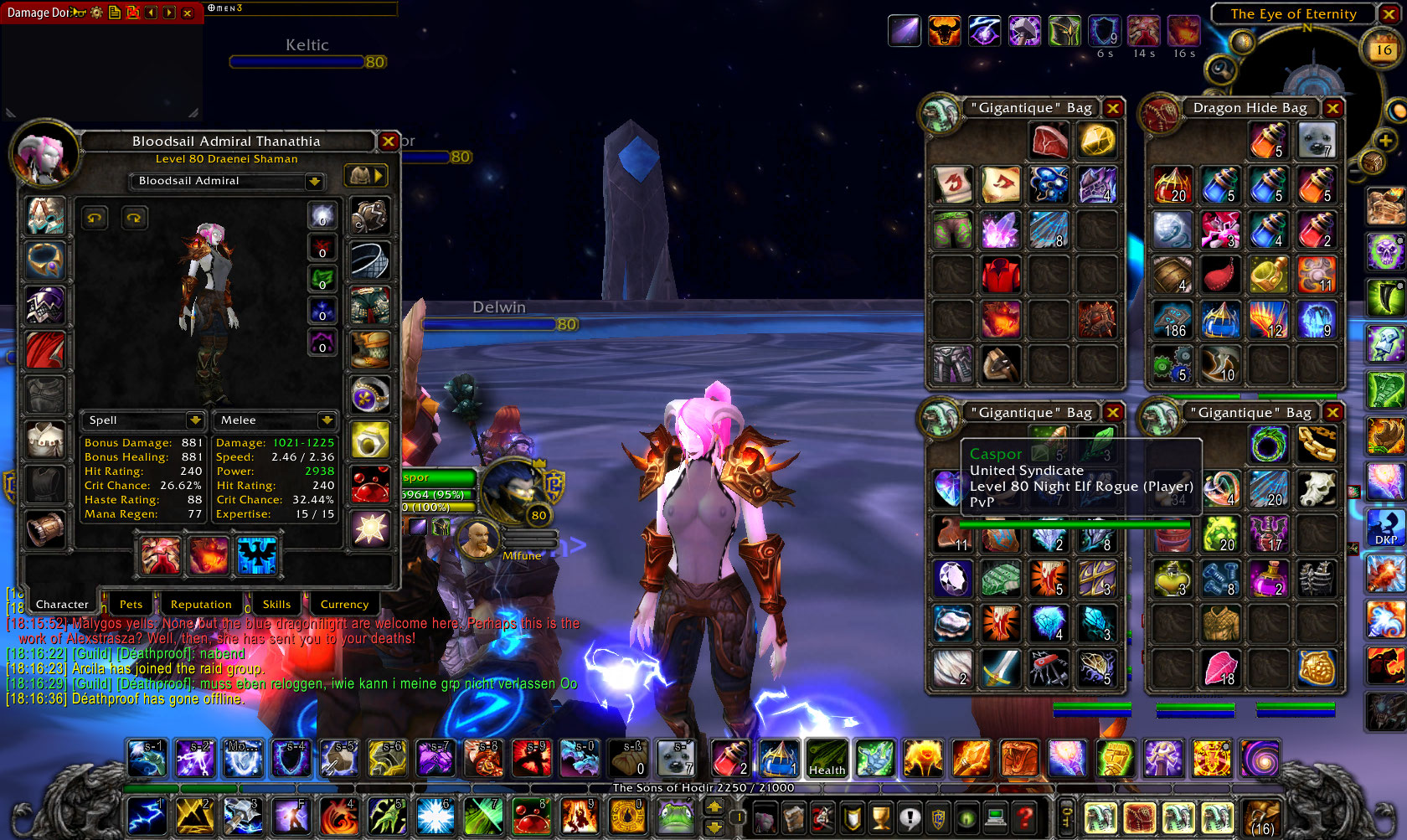Close the Damage Done meter window

pyautogui.click(x=188, y=13)
